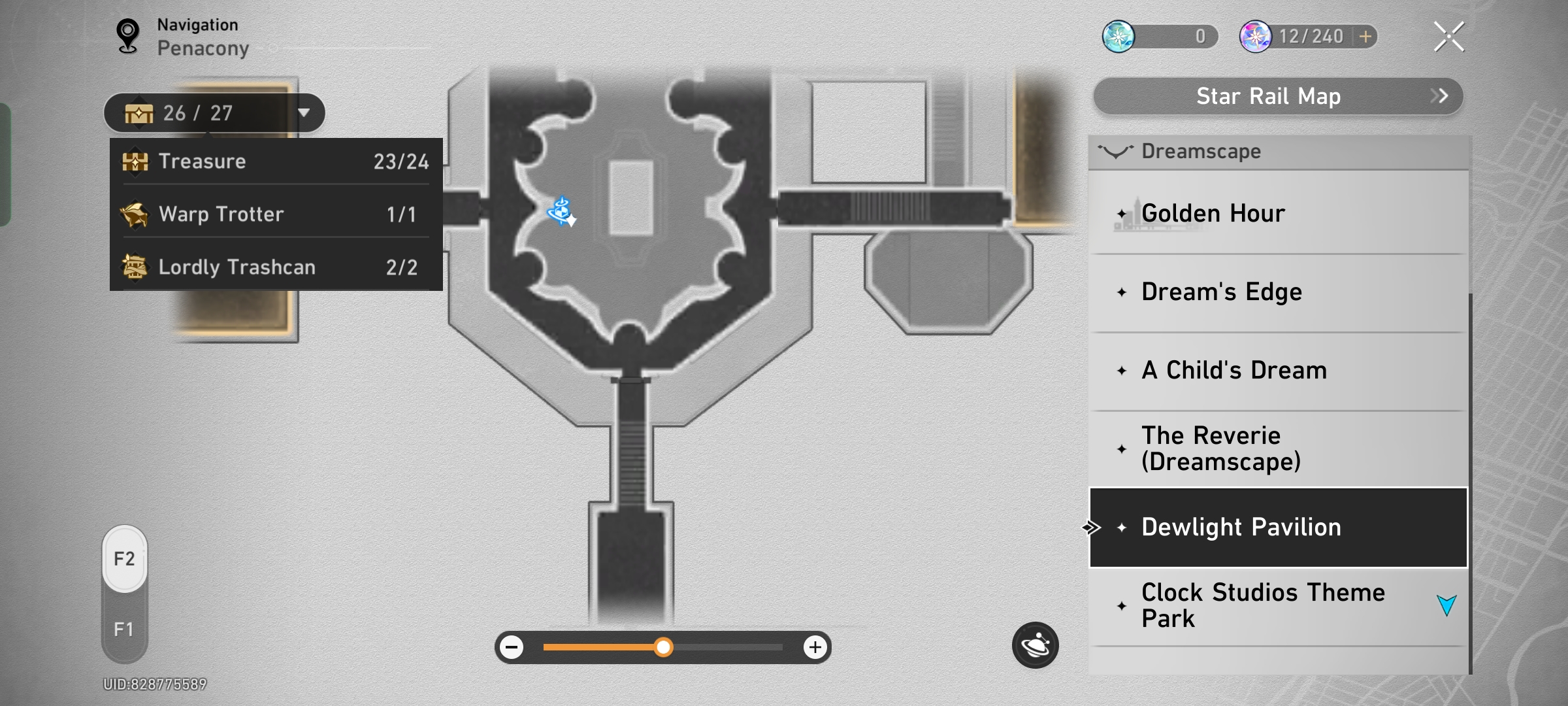The image size is (1568, 706).
Task: Collapse the marker legend via the dropdown arrow
Action: pyautogui.click(x=304, y=112)
